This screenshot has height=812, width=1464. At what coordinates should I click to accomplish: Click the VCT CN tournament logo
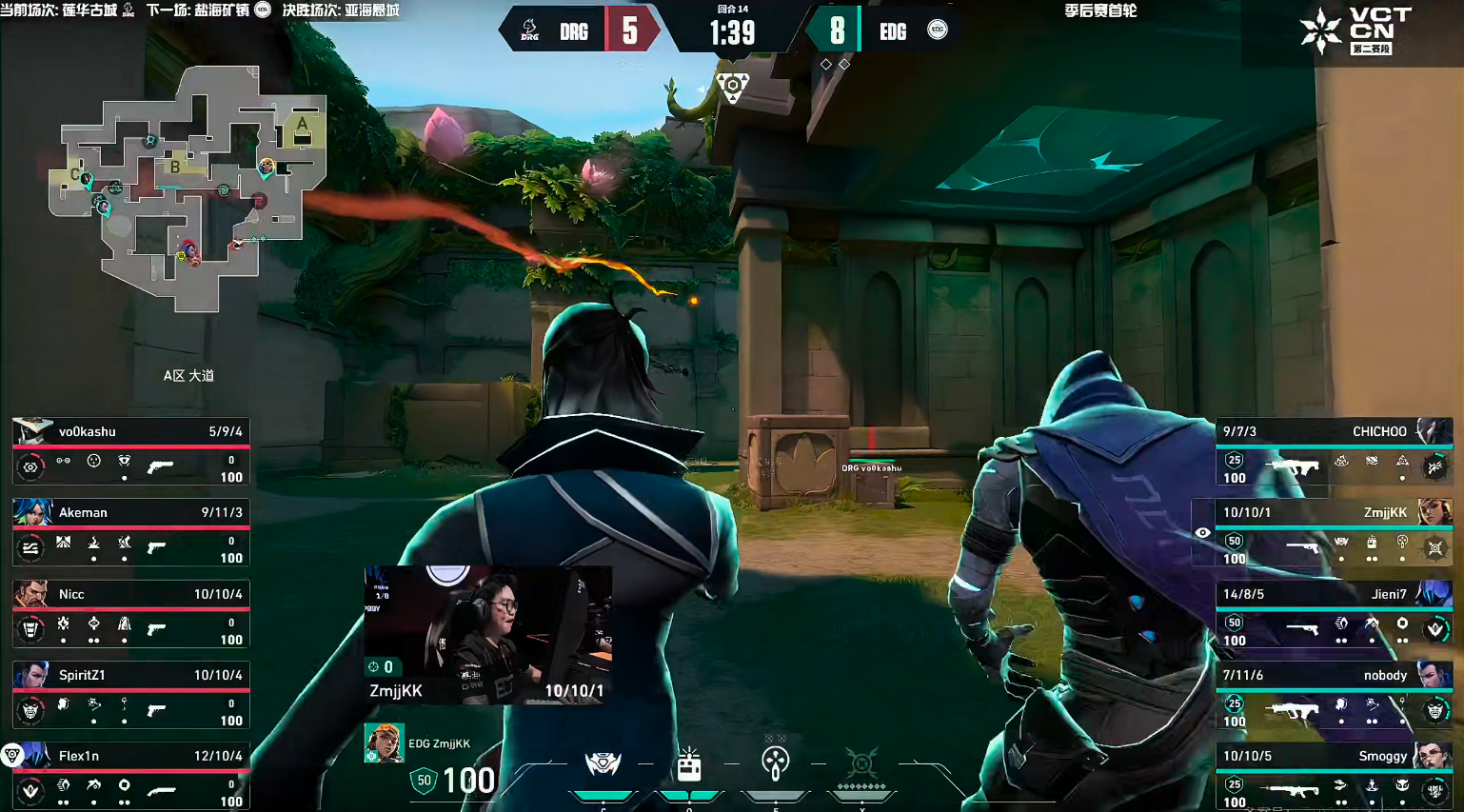[1357, 30]
